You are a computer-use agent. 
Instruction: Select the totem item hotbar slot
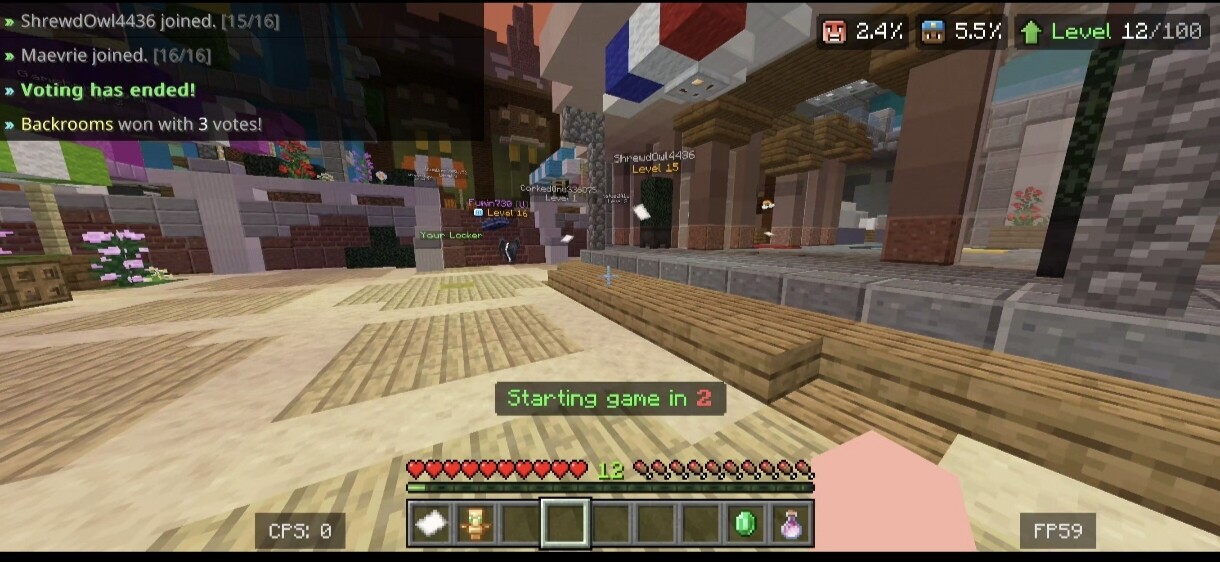point(475,524)
